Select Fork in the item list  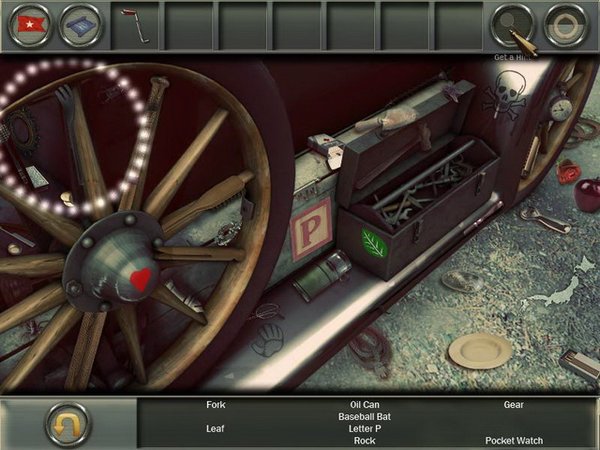[216, 405]
